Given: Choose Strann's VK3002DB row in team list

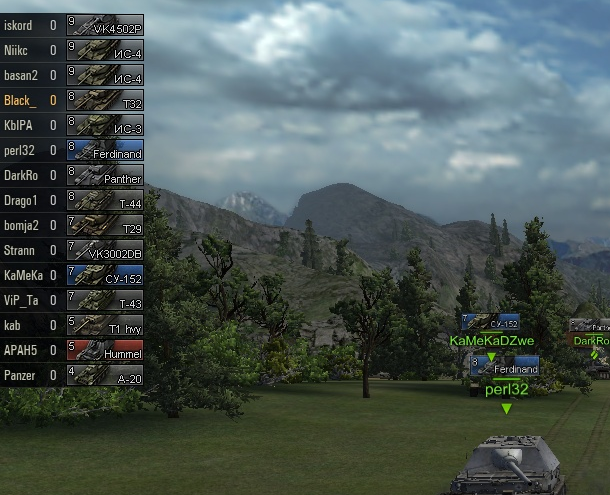Looking at the screenshot, I should point(72,250).
